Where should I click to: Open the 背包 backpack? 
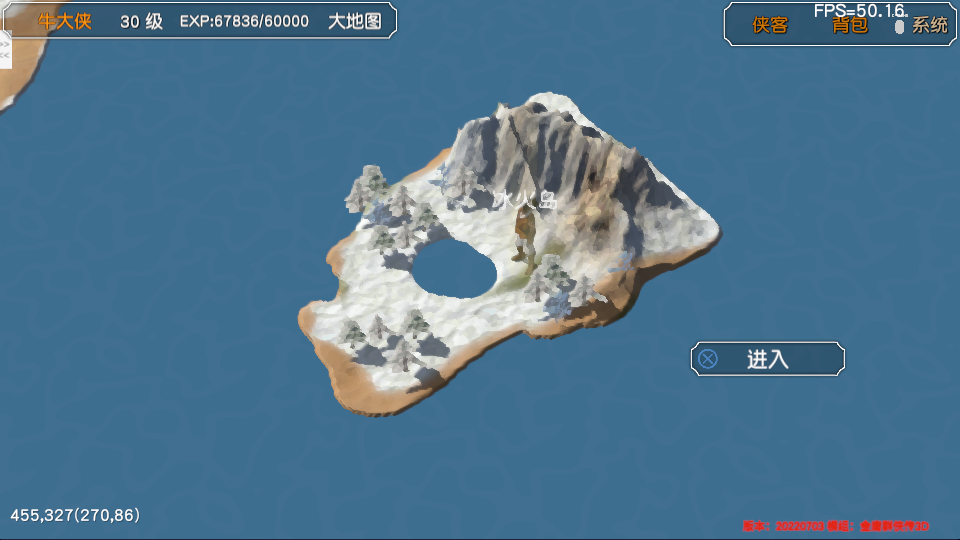[x=850, y=25]
